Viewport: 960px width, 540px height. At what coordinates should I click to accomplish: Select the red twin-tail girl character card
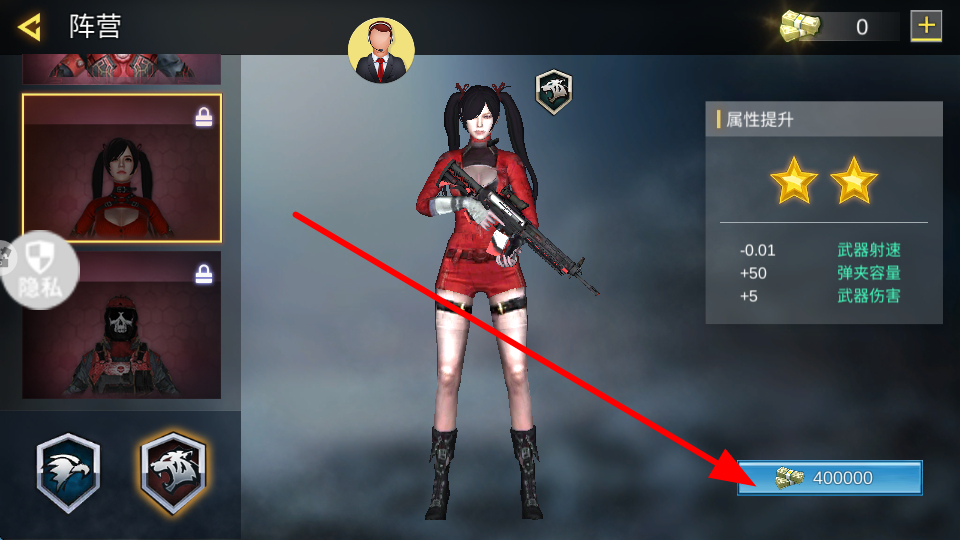point(122,168)
